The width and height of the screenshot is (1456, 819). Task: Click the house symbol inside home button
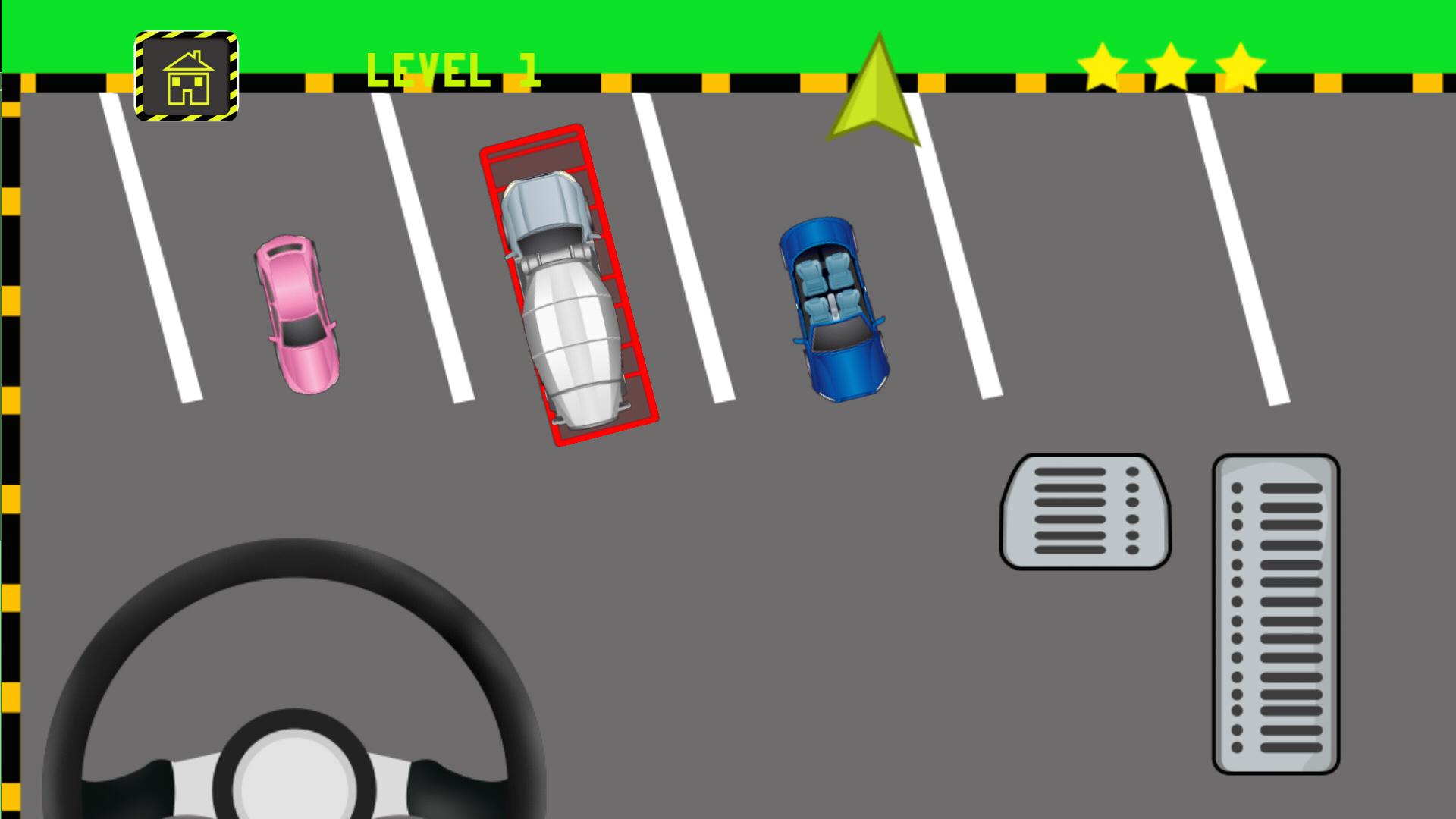click(187, 79)
